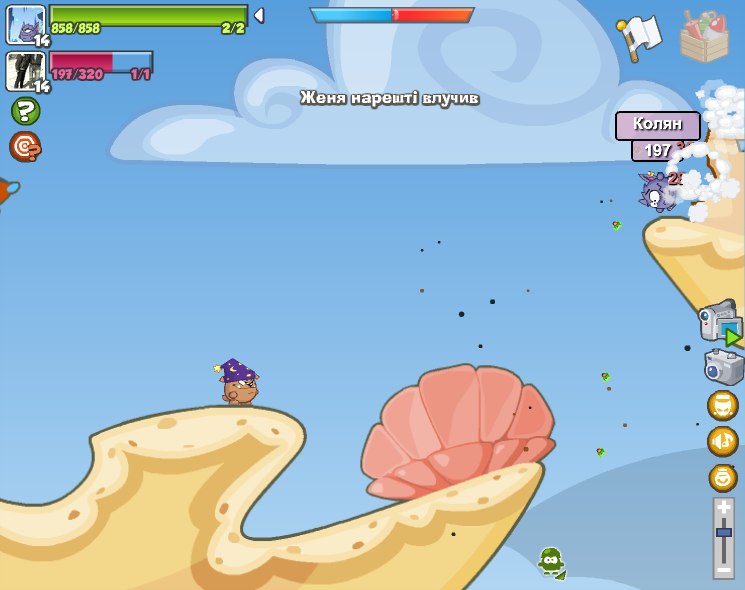This screenshot has height=590, width=745.
Task: Zoom in with the plus button
Action: click(x=724, y=508)
